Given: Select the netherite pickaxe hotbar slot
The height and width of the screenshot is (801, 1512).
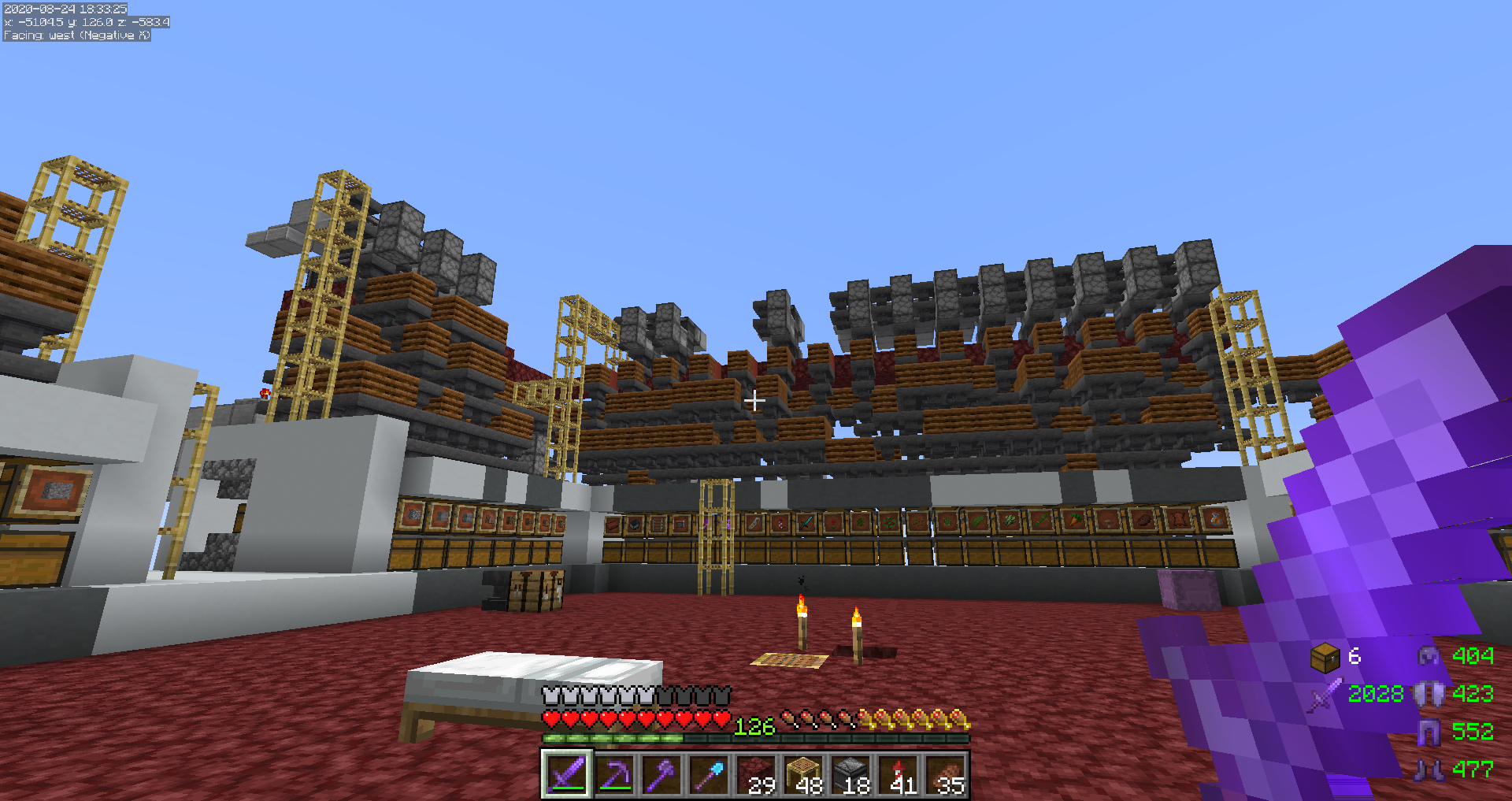Looking at the screenshot, I should [614, 774].
